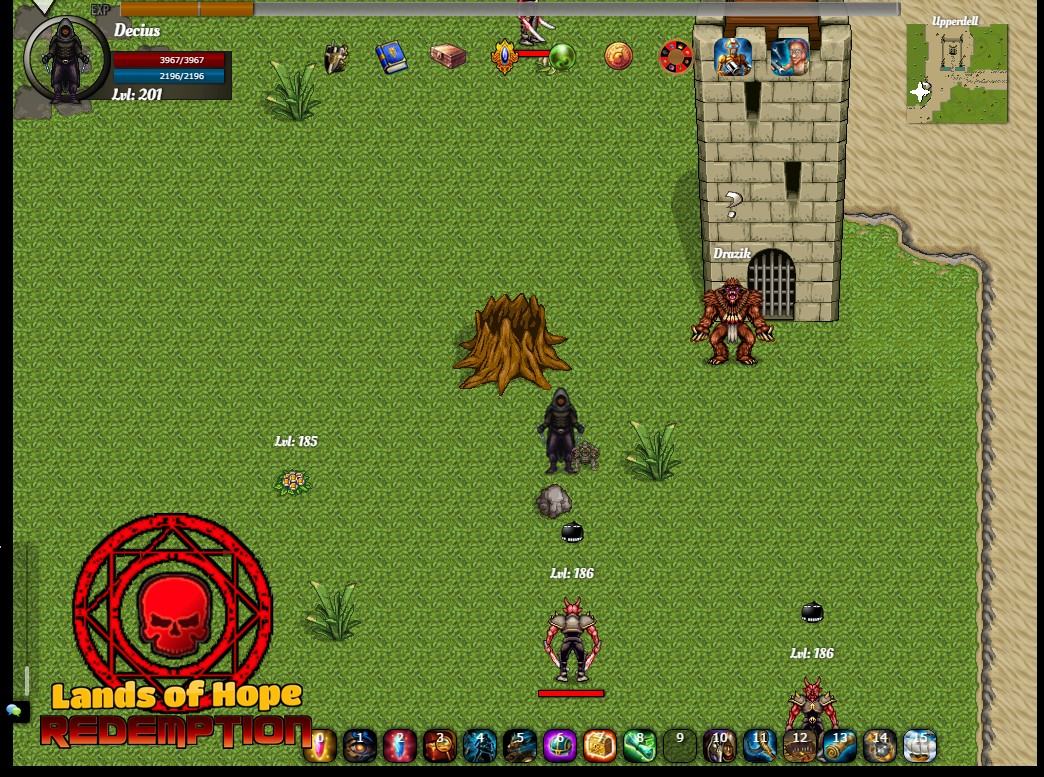
Task: Open the blue spellbook icon
Action: coord(391,57)
